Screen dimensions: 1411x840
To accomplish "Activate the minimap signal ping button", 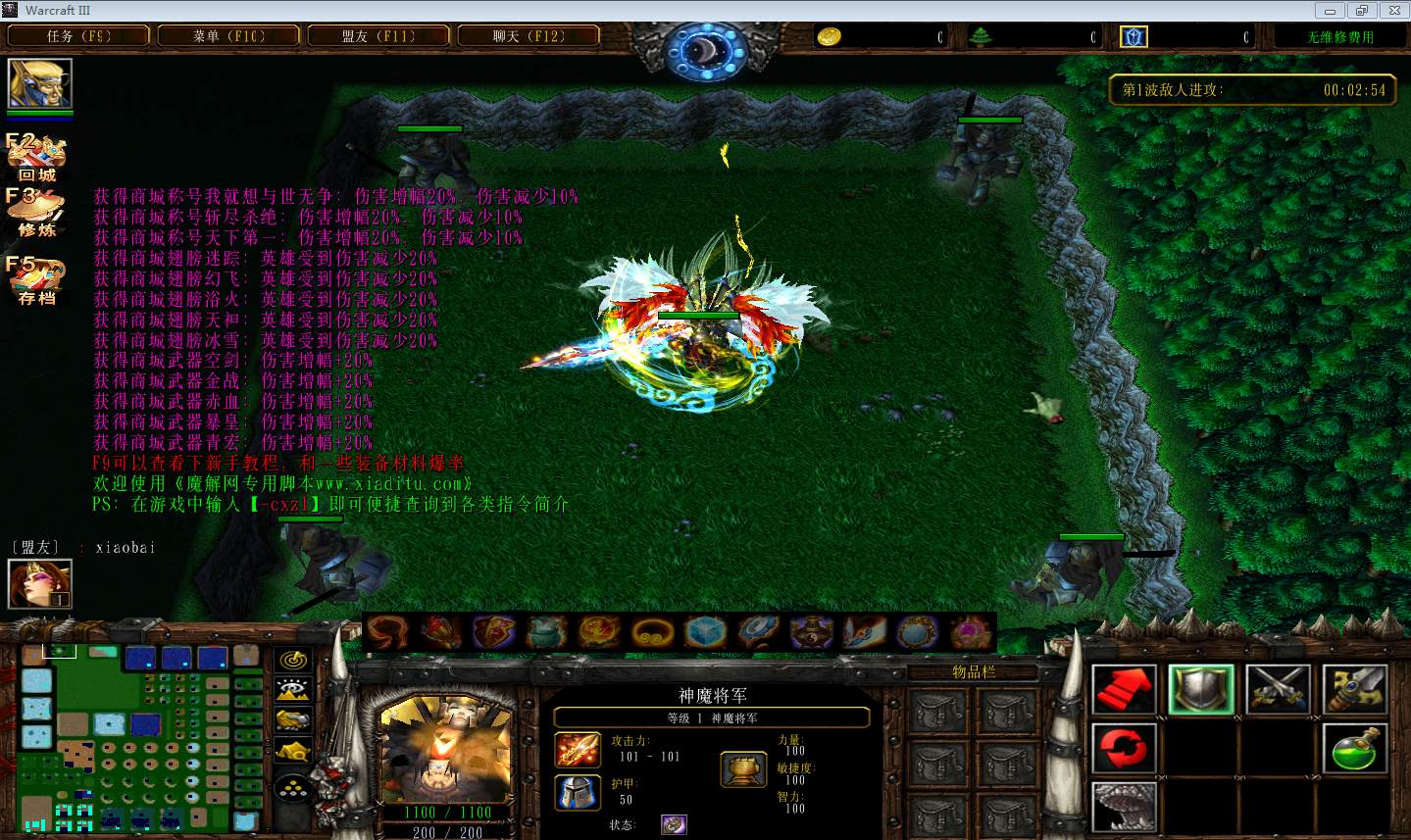I will click(293, 660).
